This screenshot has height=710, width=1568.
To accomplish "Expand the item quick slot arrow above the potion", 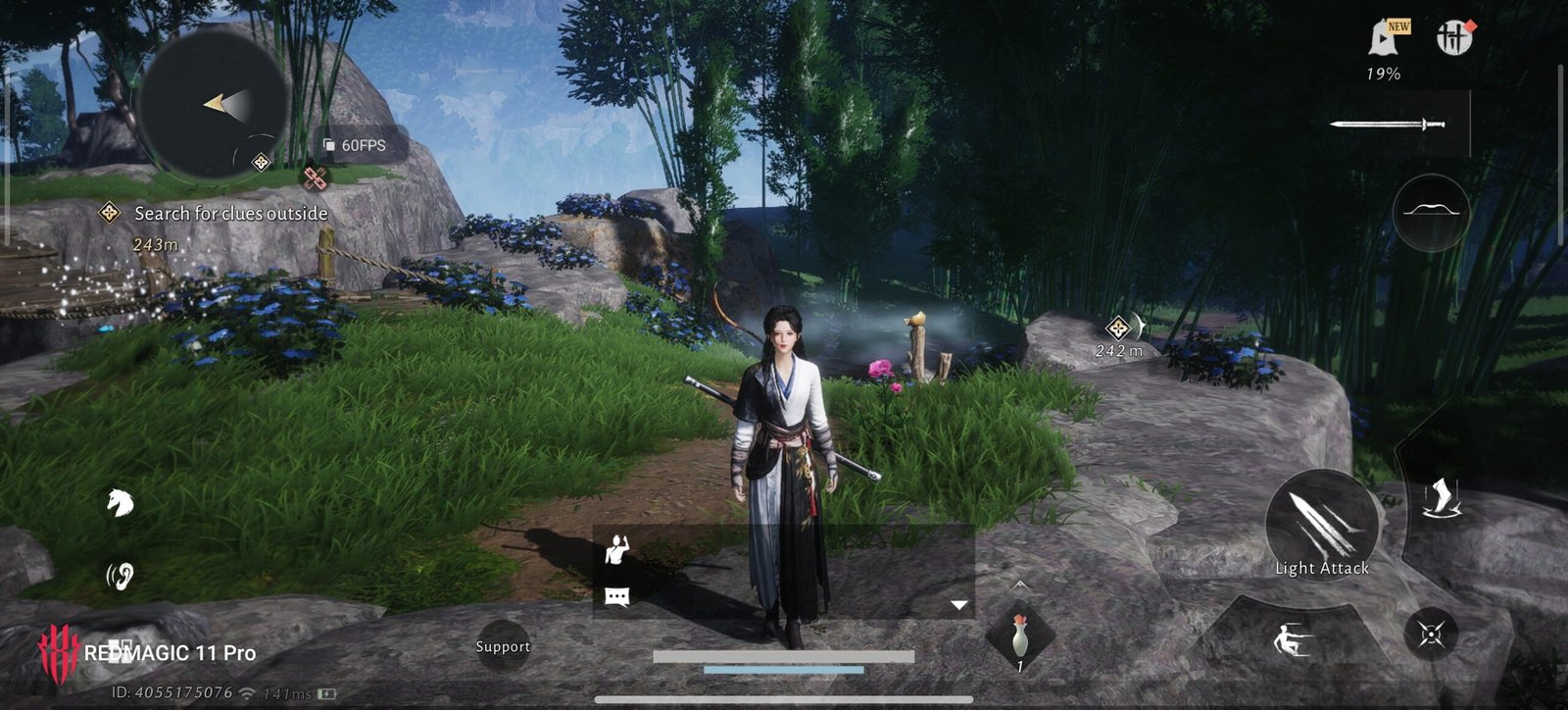I will 1020,585.
